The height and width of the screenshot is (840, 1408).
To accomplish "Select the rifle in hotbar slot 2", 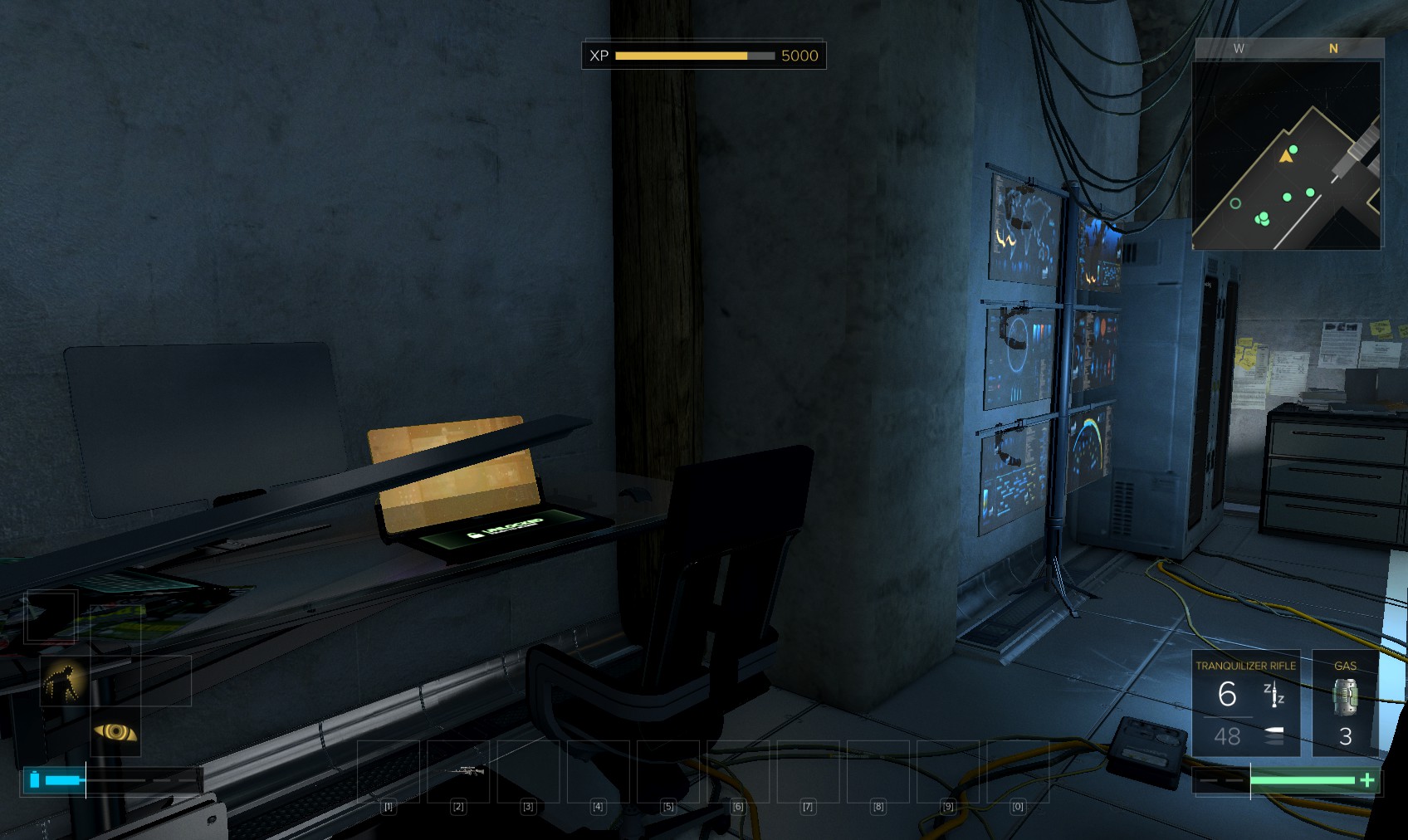I will [459, 772].
